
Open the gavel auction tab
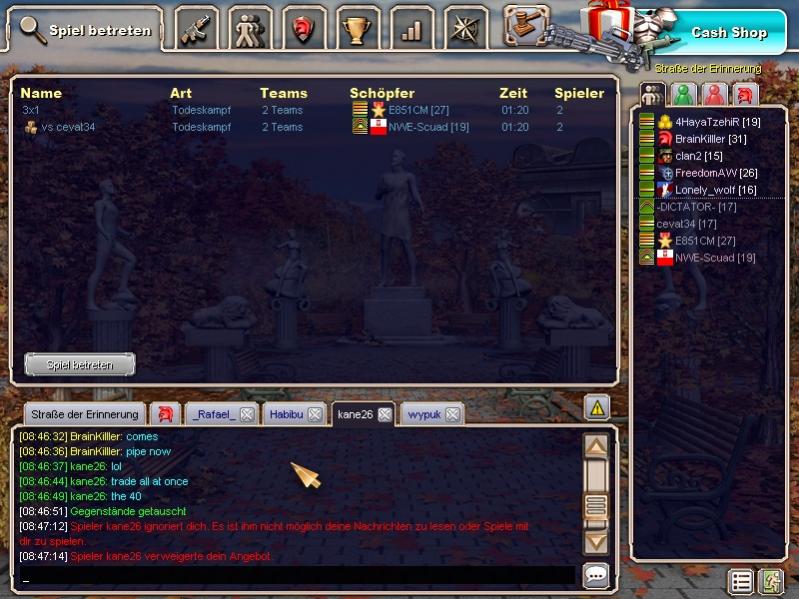point(526,26)
